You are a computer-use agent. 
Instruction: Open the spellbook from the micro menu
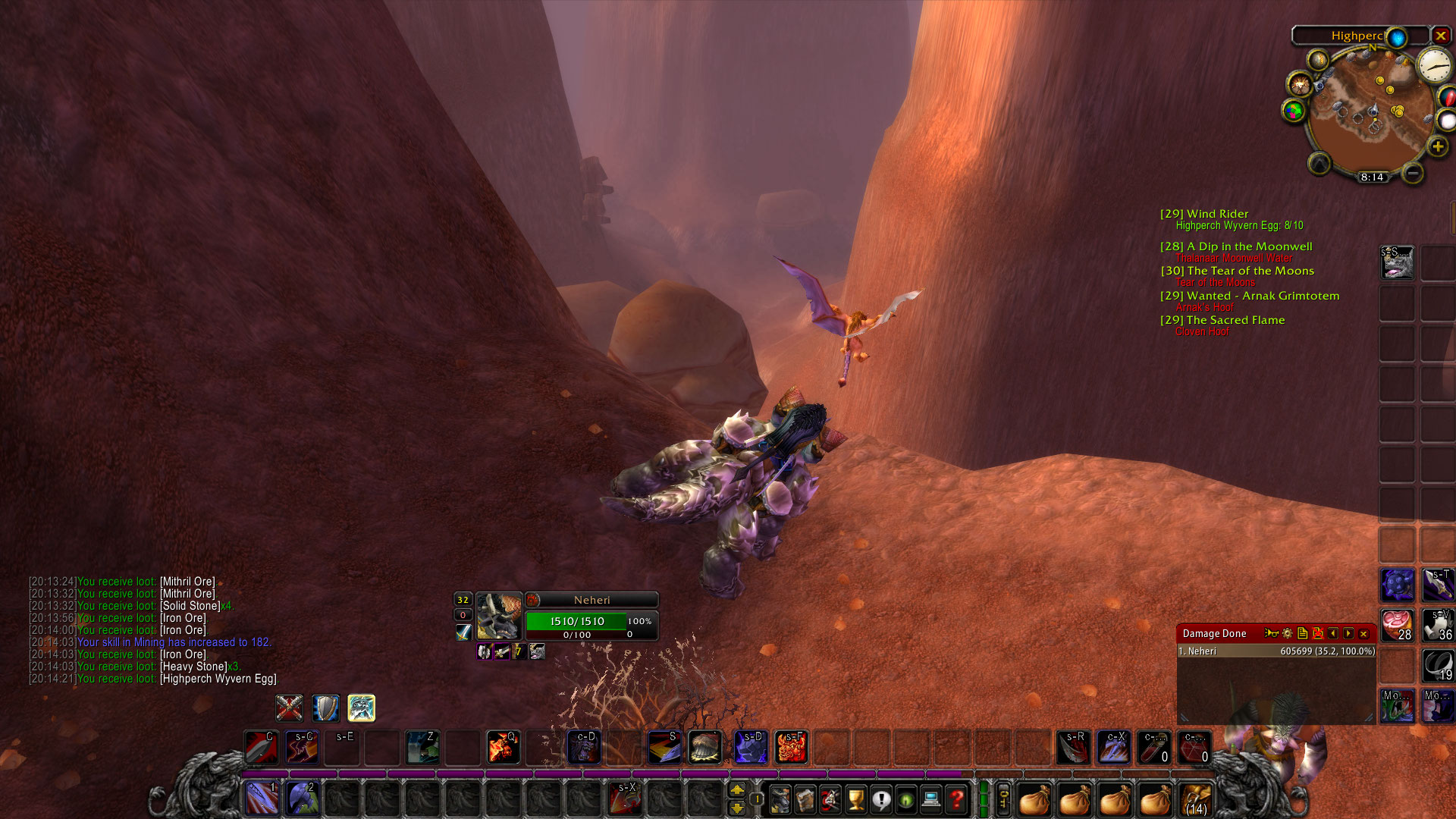806,799
